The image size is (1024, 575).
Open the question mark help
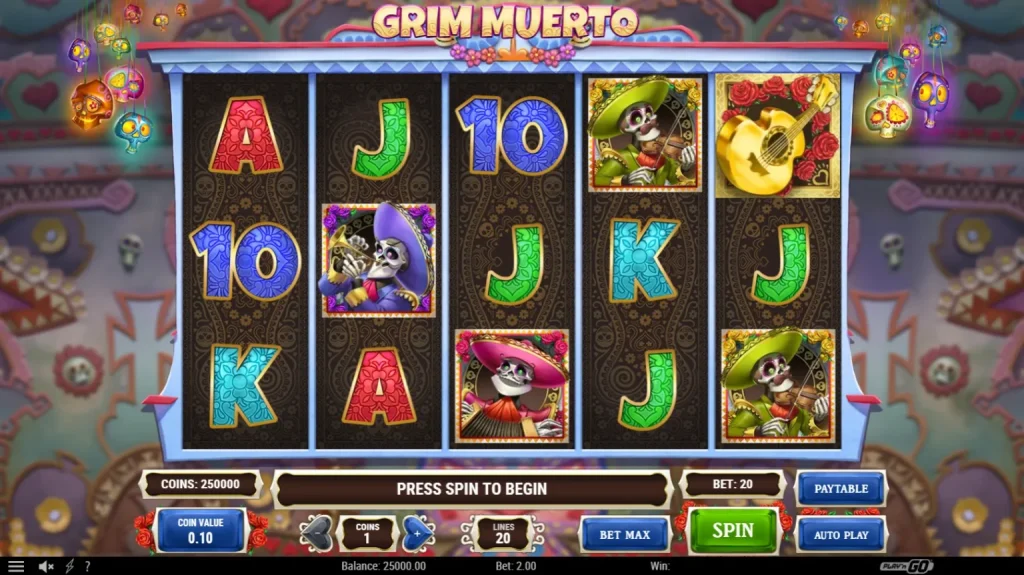point(87,566)
